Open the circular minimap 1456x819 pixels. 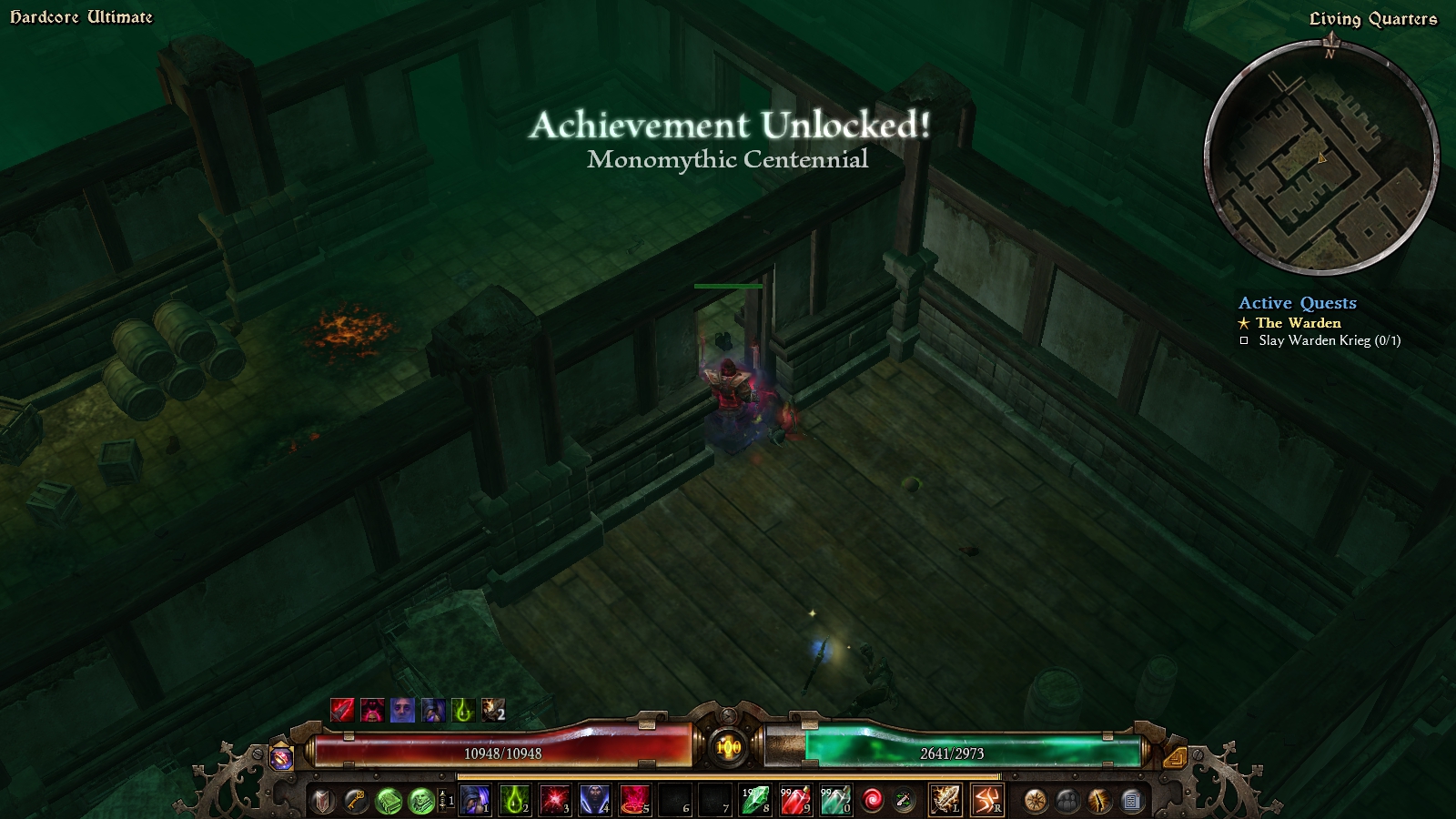tap(1321, 158)
